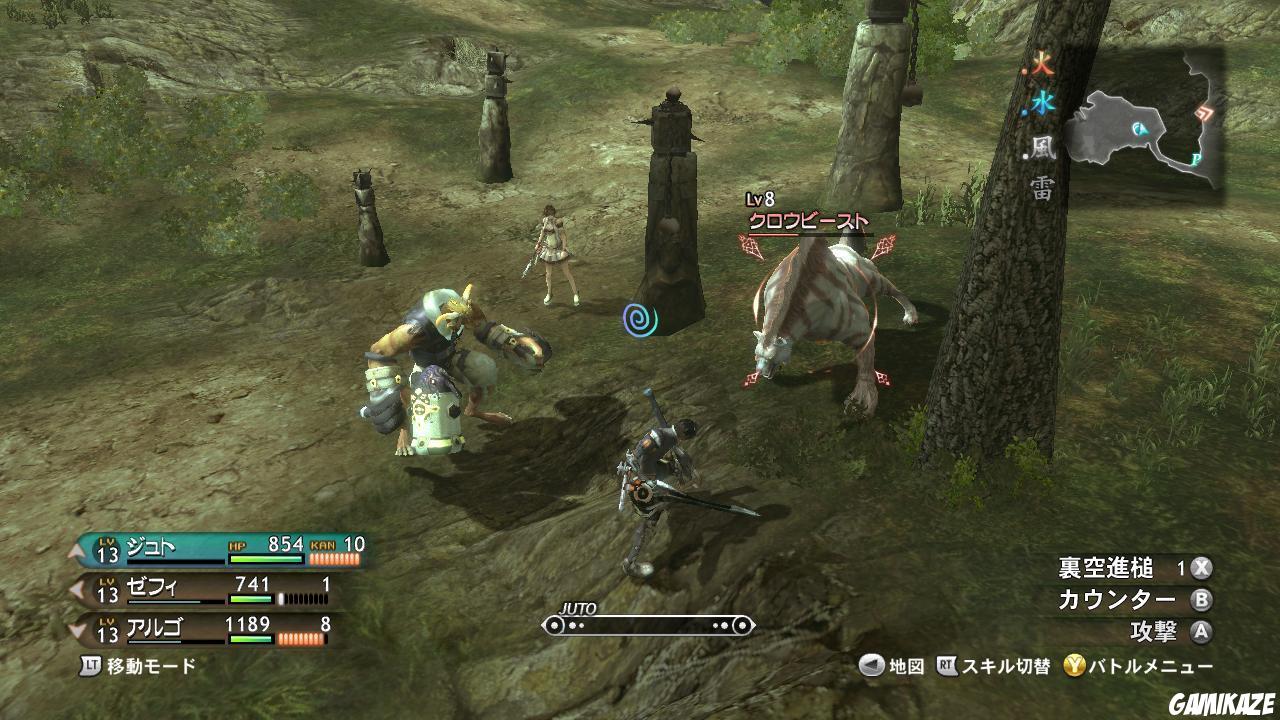Open the バトルメニュー battle menu
1280x720 pixels.
click(1138, 666)
